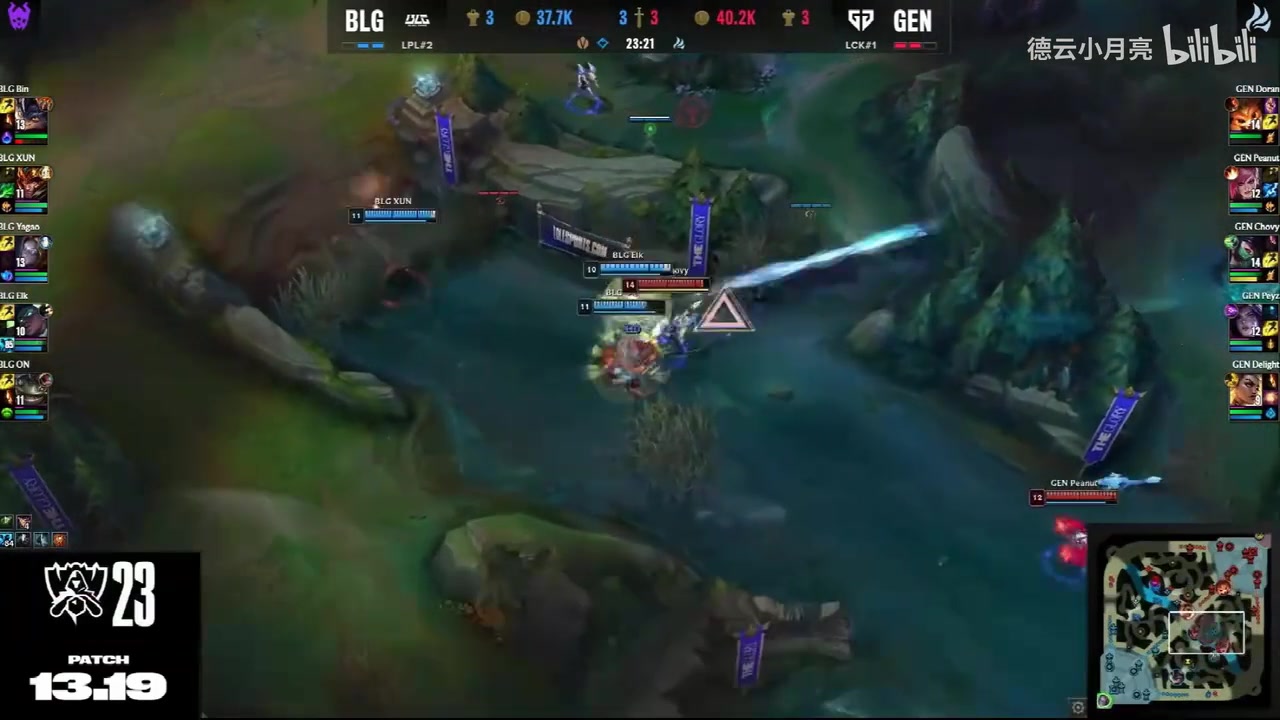Open the gear settings beside the minimap
Viewport: 1280px width, 720px height.
tap(1077, 707)
